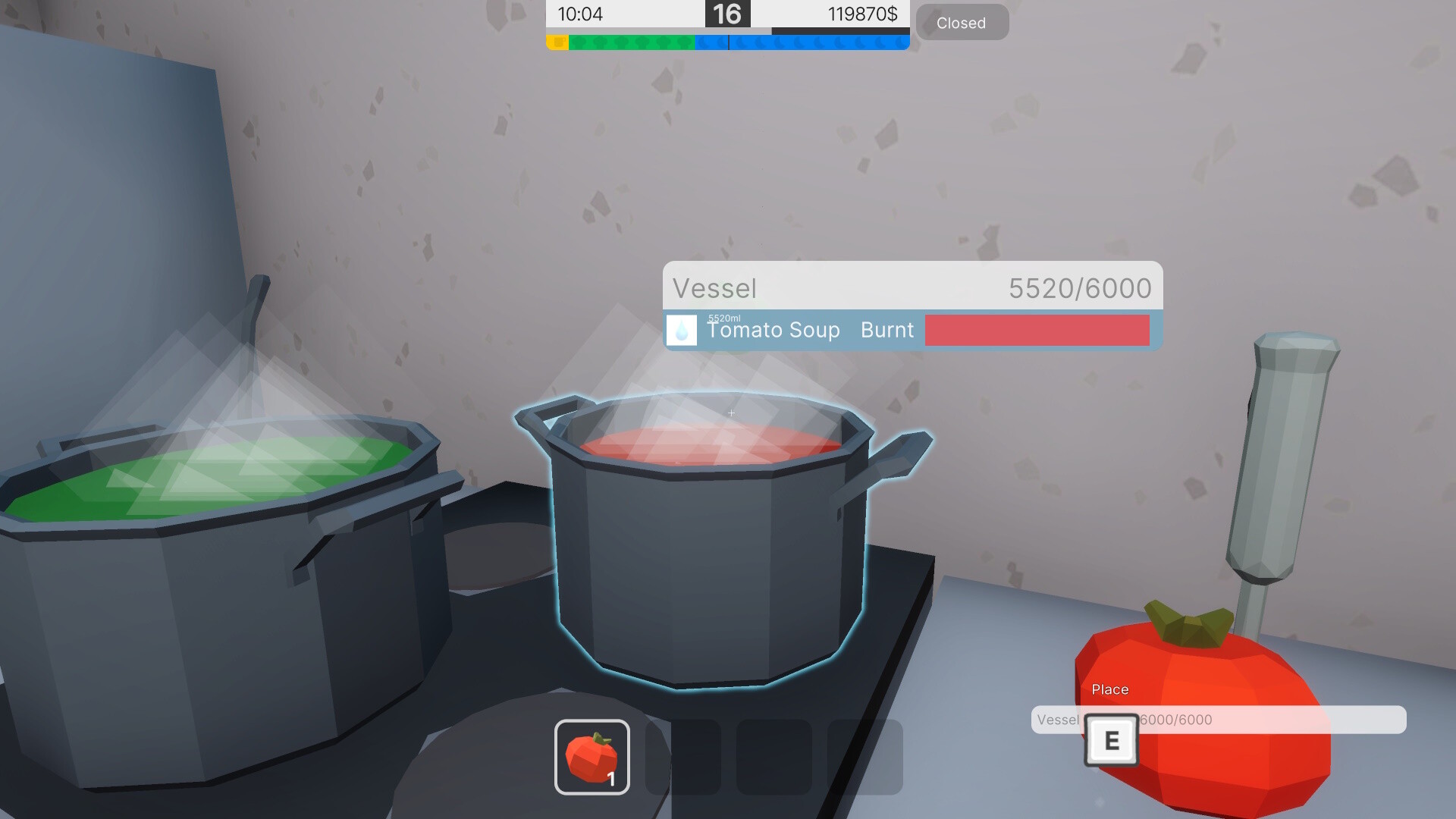The image size is (1456, 819).
Task: Click the water droplet icon beside Tomato Soup
Action: click(x=682, y=331)
